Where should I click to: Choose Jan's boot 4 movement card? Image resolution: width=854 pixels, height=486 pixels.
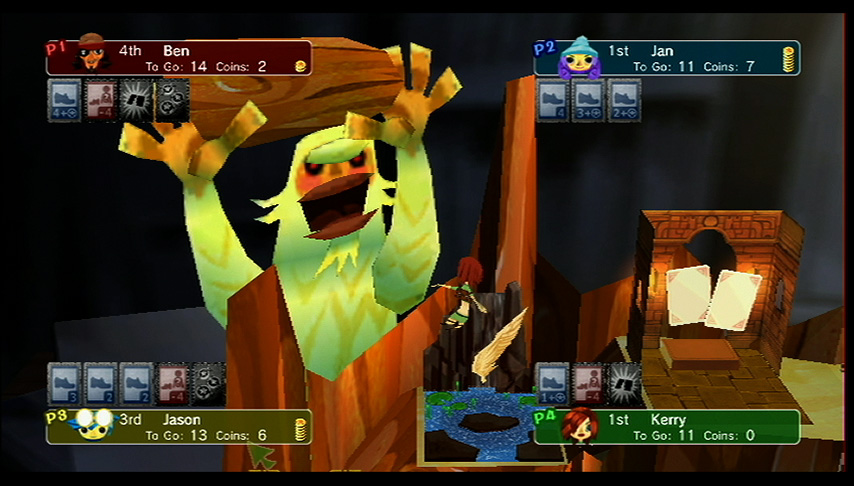[x=553, y=101]
